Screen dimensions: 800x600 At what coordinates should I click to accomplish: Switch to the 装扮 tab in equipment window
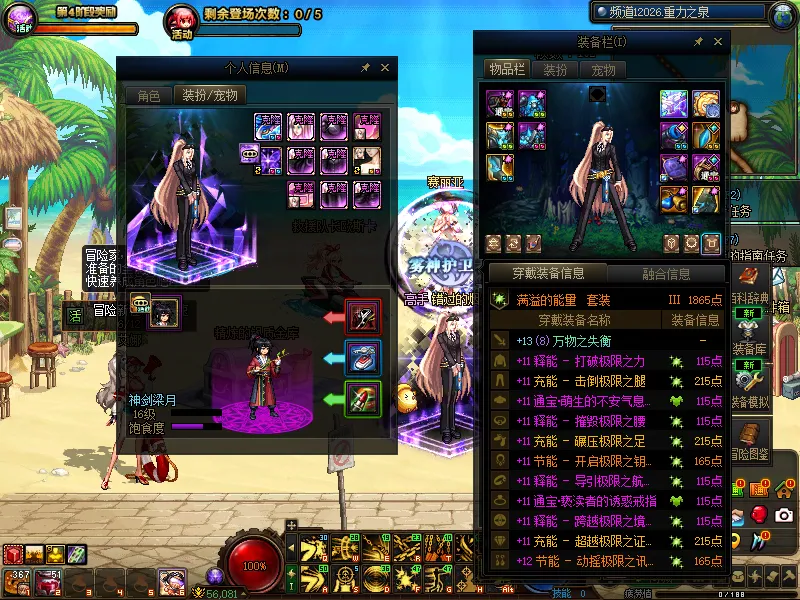(555, 70)
